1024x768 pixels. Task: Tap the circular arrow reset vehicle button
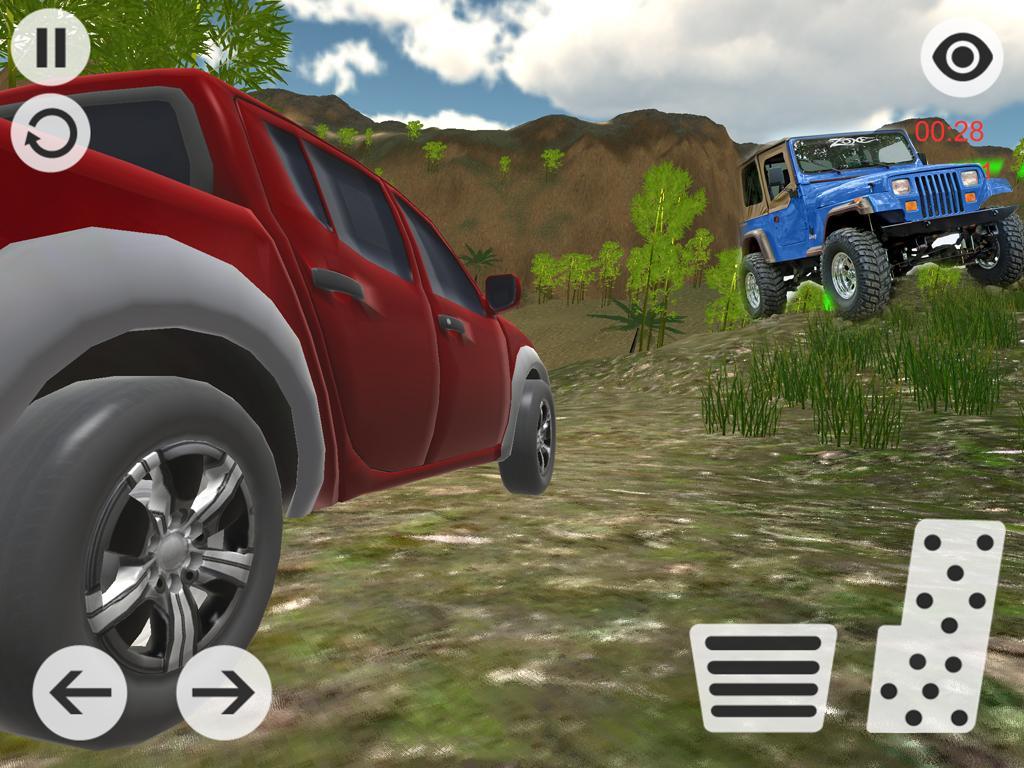tap(51, 132)
